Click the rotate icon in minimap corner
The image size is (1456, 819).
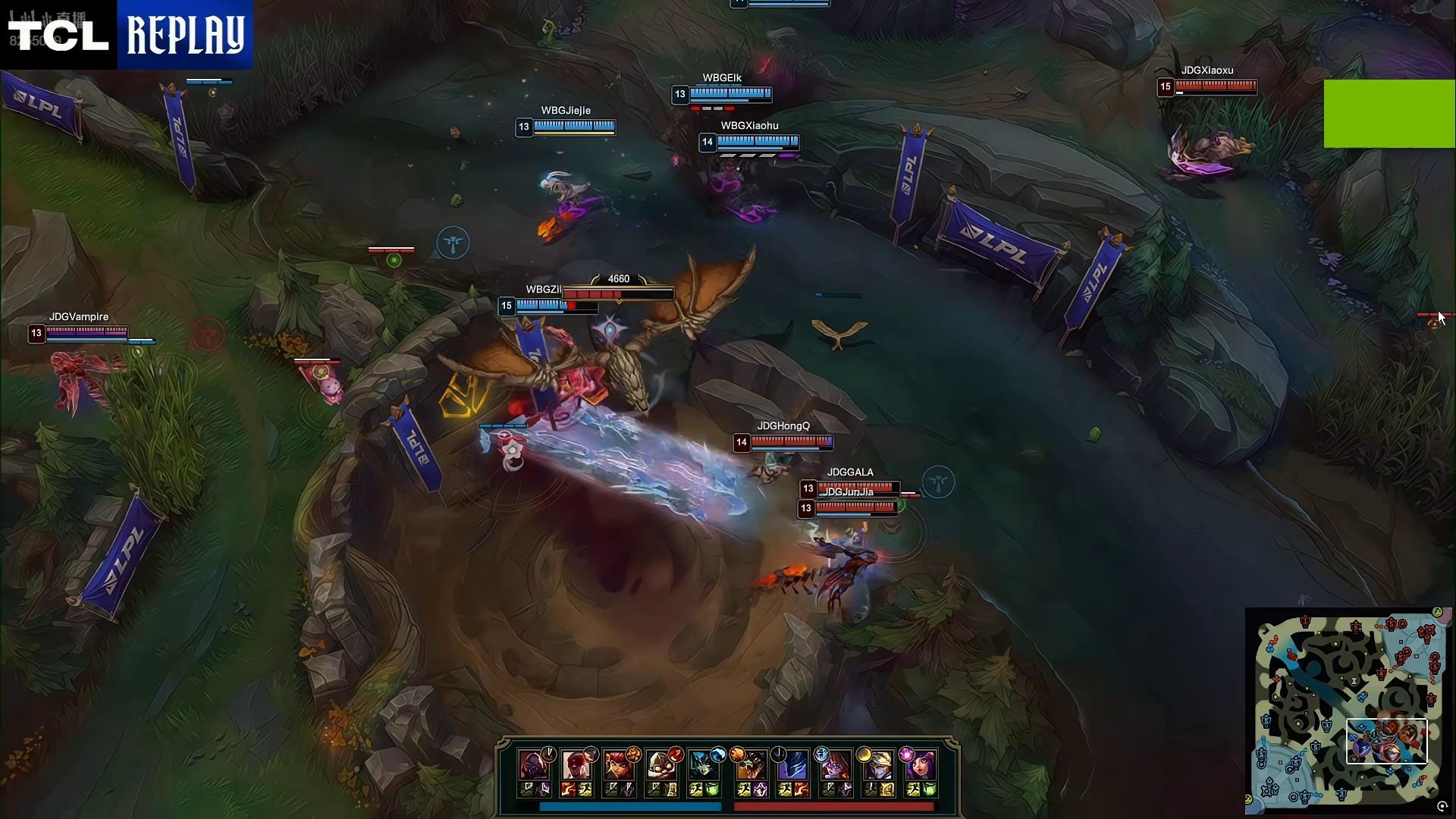1442,807
